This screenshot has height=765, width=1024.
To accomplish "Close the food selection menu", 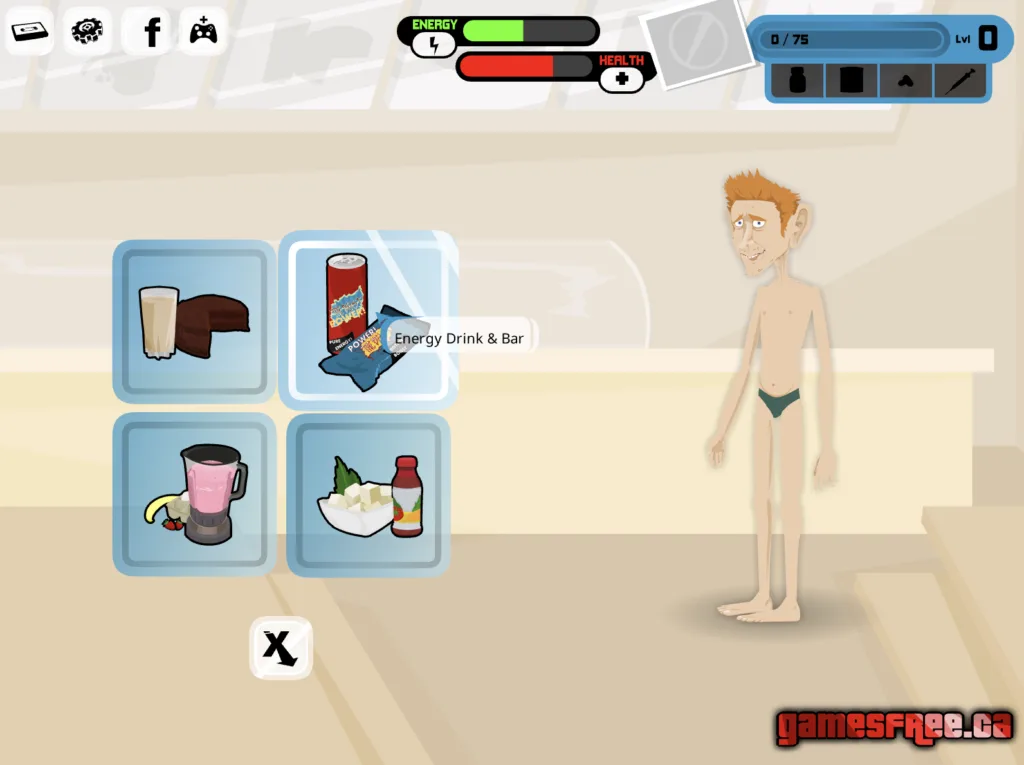I will pyautogui.click(x=280, y=648).
